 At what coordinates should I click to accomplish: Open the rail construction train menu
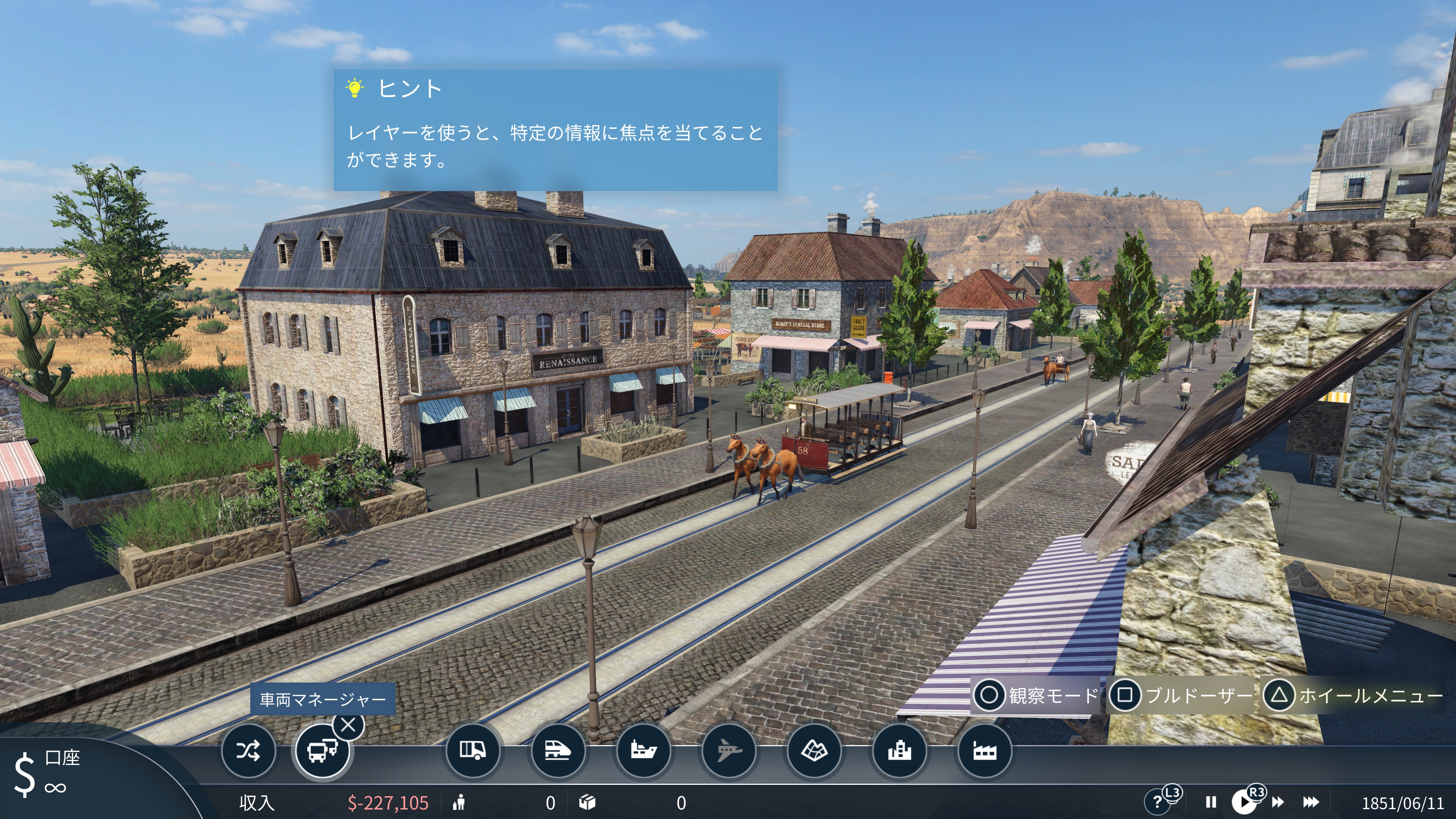point(557,751)
